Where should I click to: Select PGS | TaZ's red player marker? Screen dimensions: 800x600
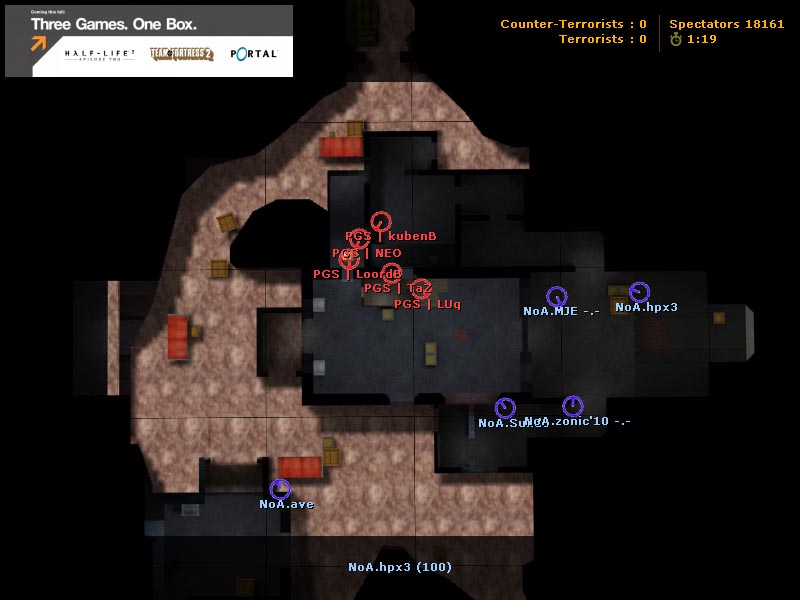pyautogui.click(x=391, y=273)
